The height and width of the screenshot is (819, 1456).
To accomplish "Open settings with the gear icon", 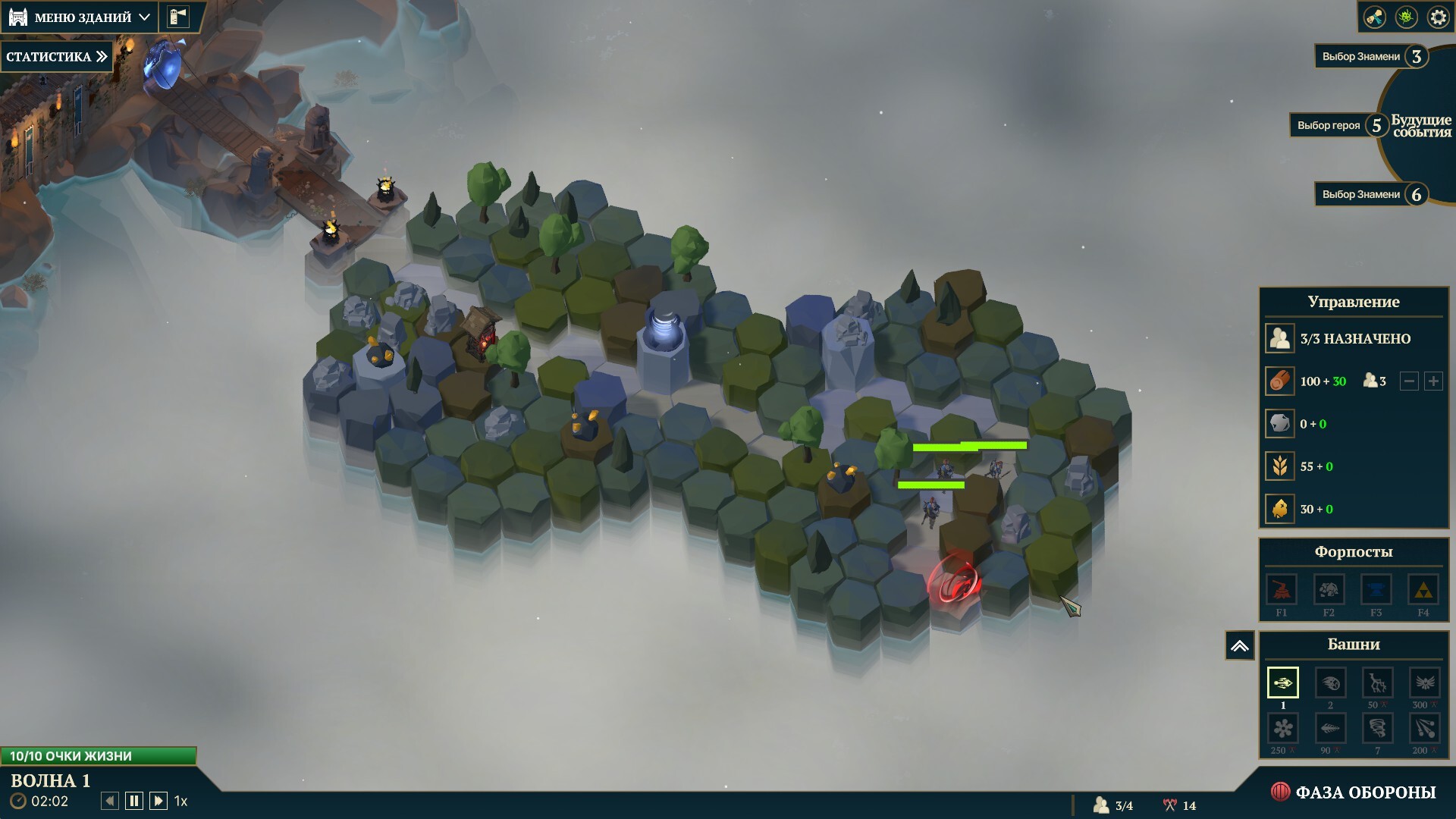I will point(1438,17).
